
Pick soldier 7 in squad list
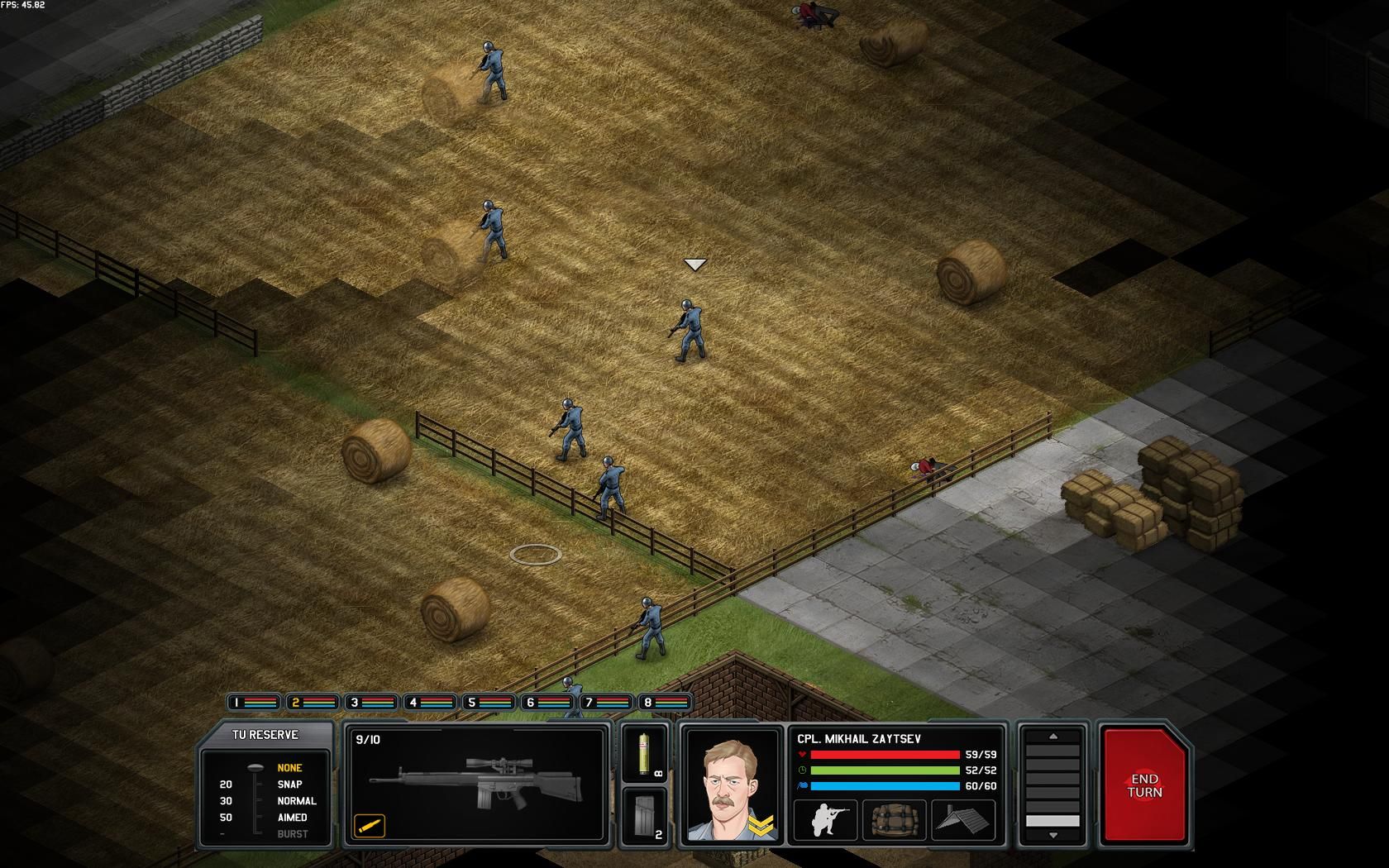point(606,703)
